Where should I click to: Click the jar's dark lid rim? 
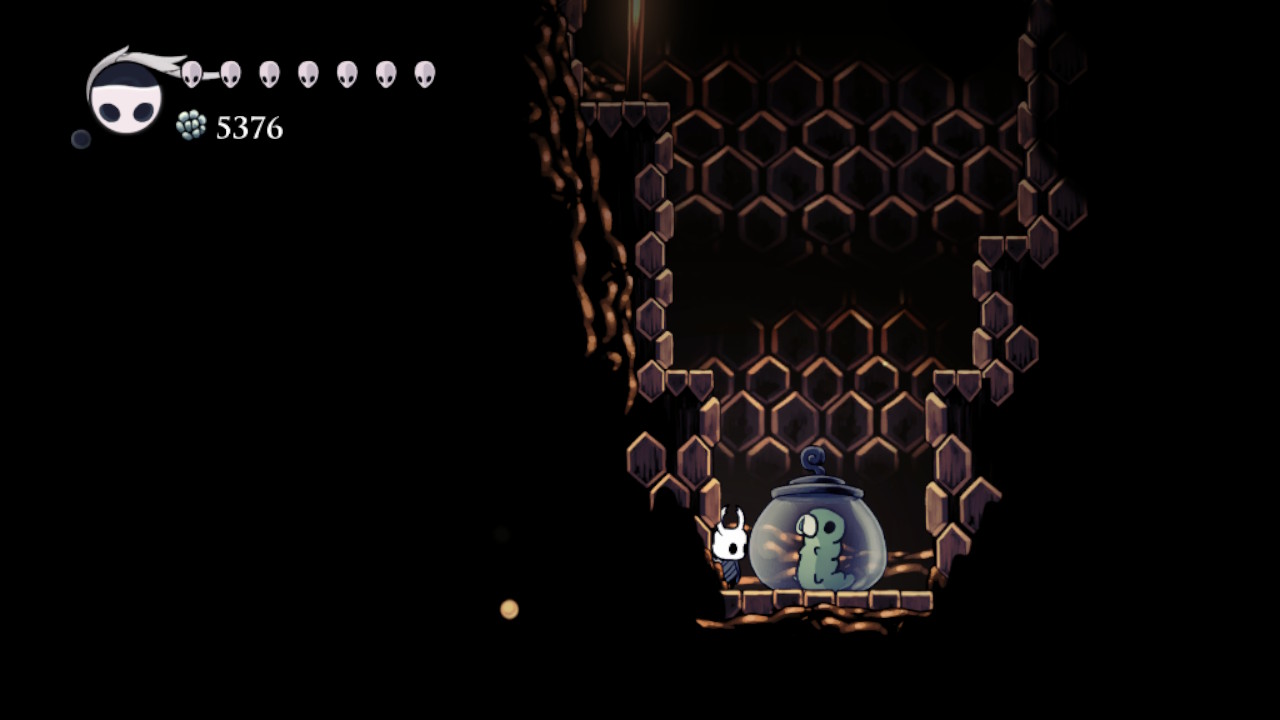pos(812,487)
